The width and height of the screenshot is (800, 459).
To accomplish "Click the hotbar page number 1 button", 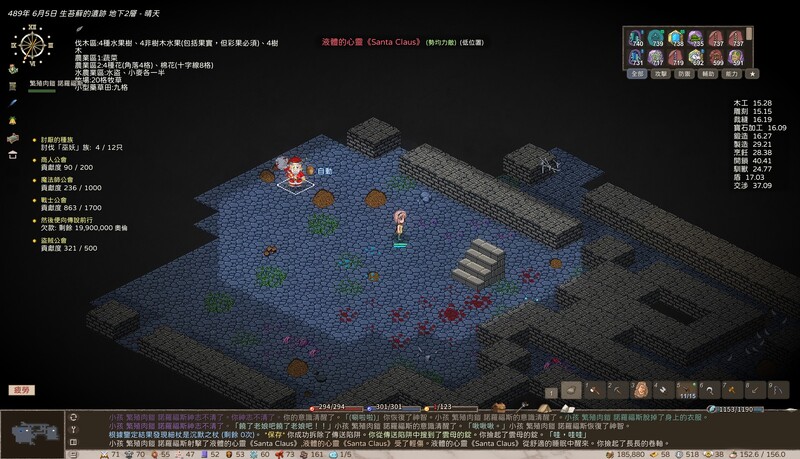I will [x=550, y=391].
